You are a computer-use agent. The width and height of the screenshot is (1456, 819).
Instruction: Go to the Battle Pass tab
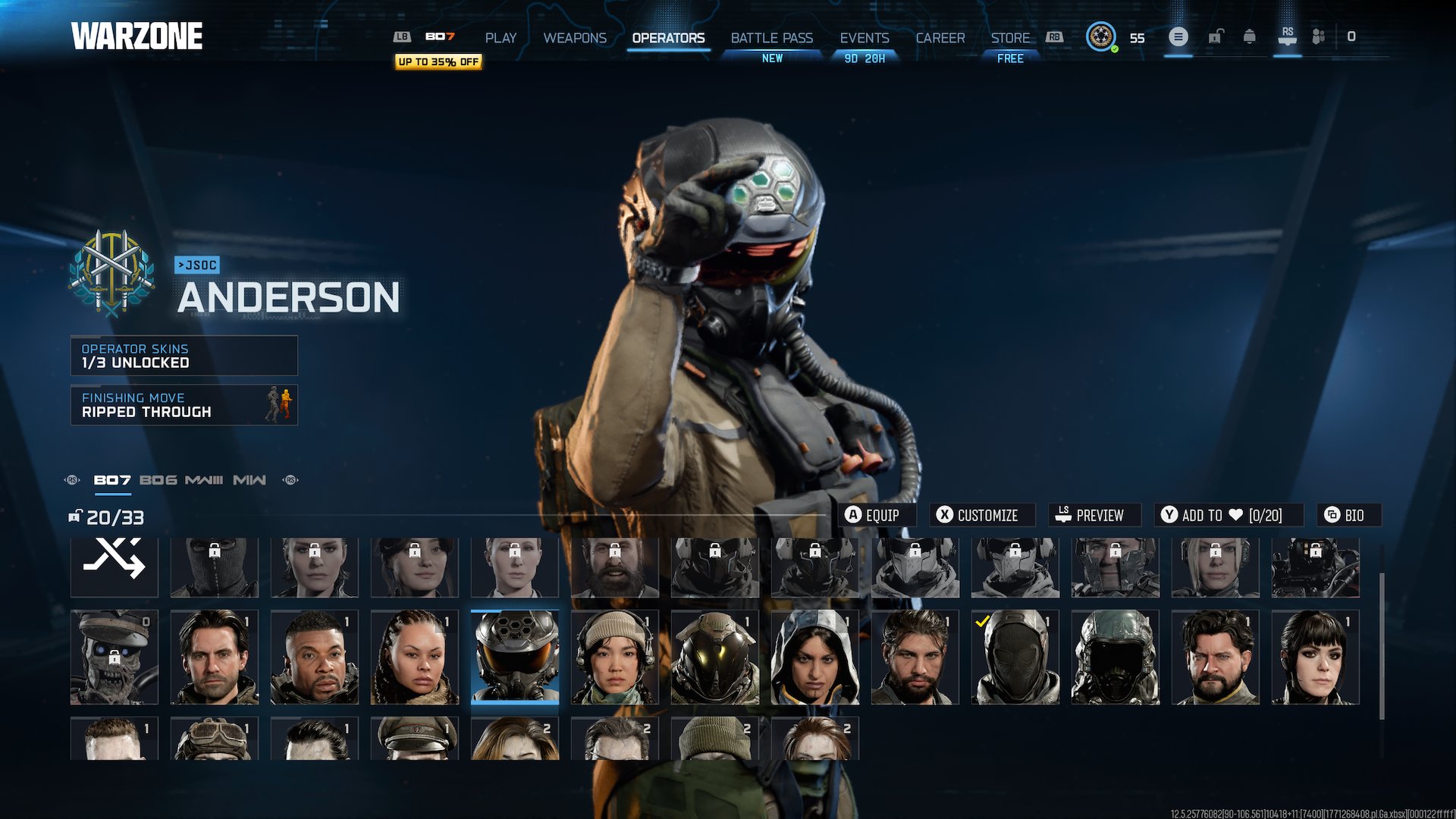point(771,38)
